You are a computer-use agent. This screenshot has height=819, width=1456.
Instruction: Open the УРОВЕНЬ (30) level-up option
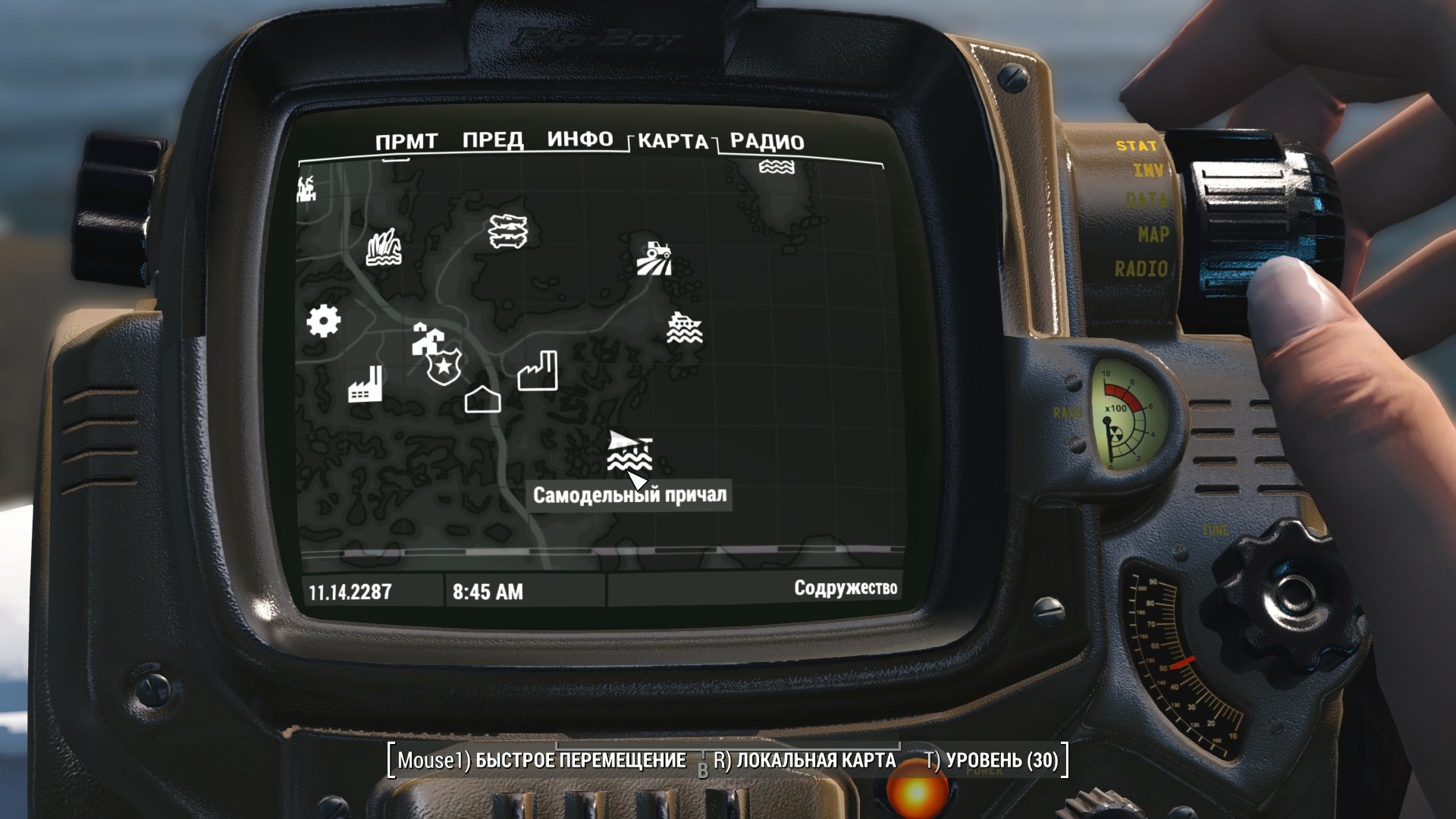click(x=992, y=761)
